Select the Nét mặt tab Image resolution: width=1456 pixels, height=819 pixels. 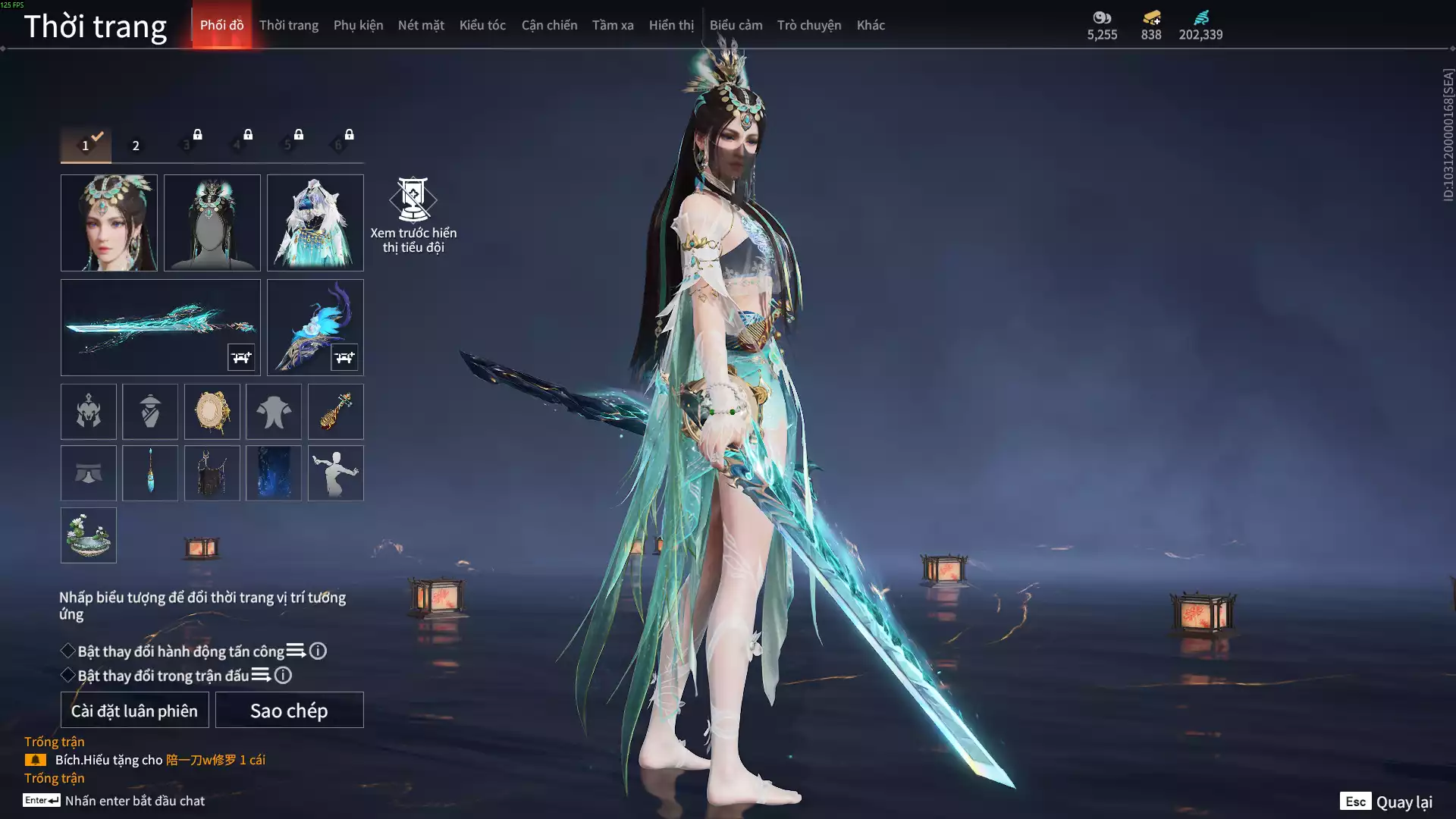421,25
